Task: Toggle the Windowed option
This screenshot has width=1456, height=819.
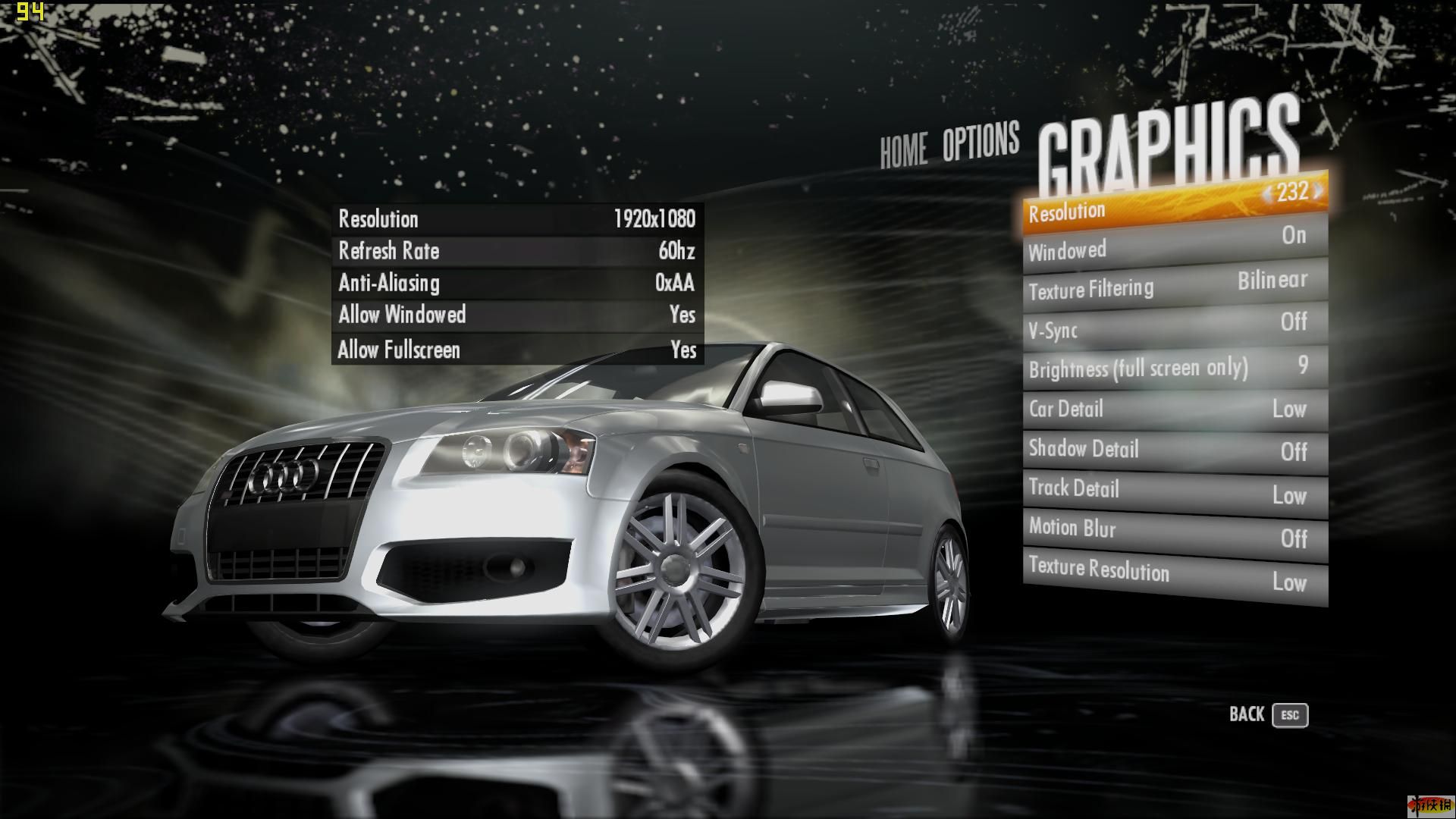Action: tap(1174, 243)
